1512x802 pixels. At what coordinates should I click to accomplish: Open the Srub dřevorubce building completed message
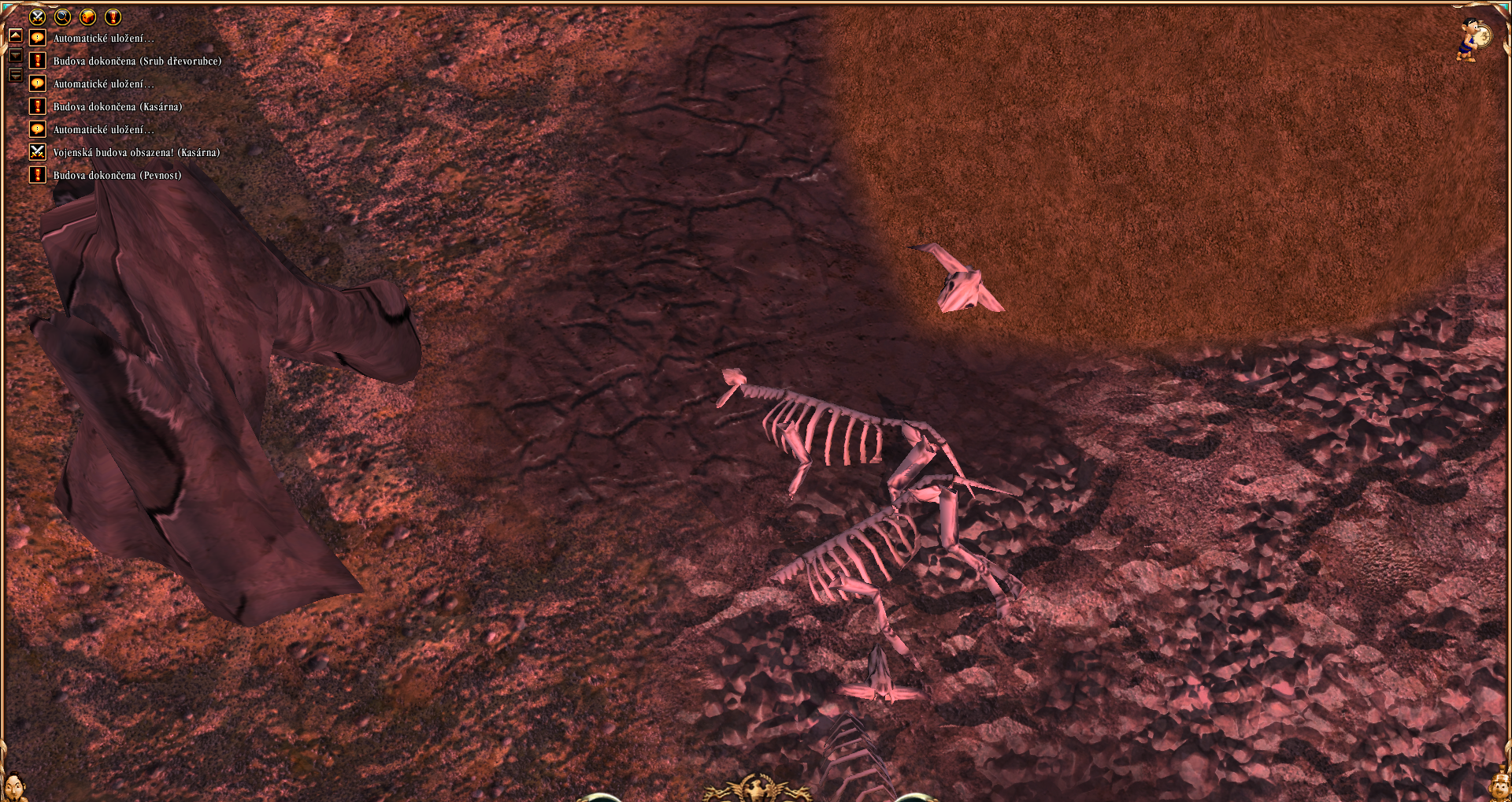click(137, 61)
